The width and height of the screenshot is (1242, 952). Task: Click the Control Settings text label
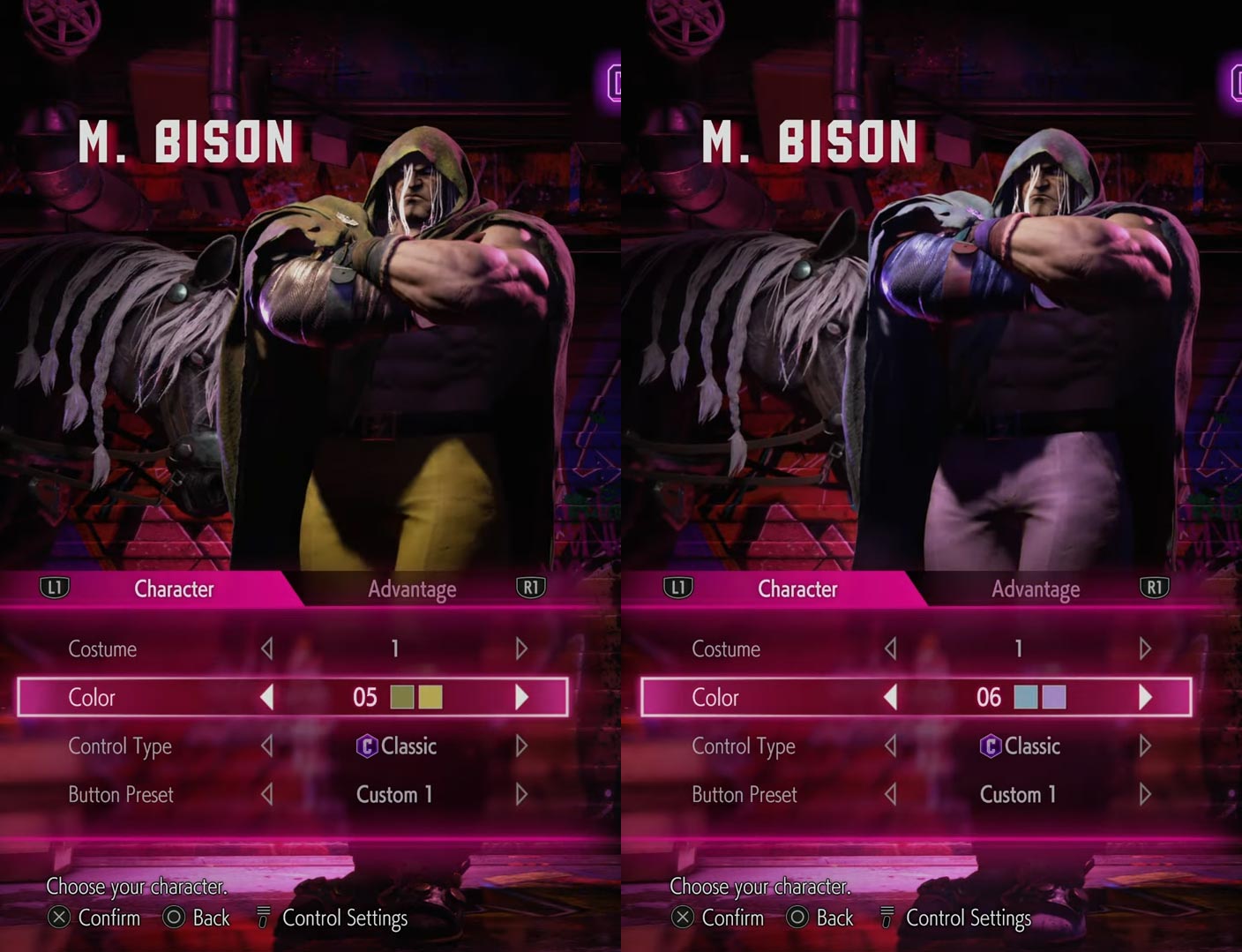[343, 918]
